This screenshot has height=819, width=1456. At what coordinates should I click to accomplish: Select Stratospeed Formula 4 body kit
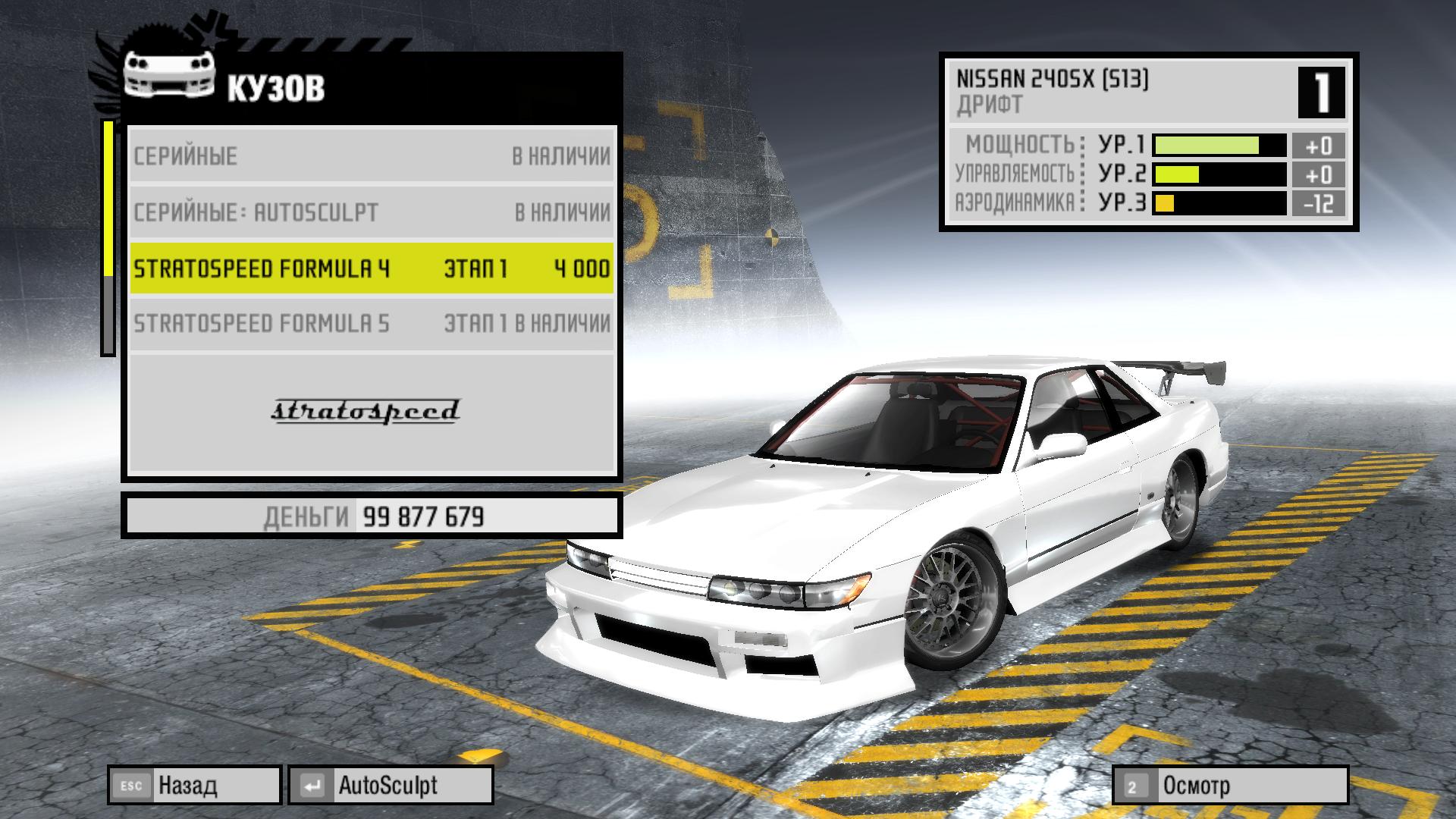click(372, 268)
